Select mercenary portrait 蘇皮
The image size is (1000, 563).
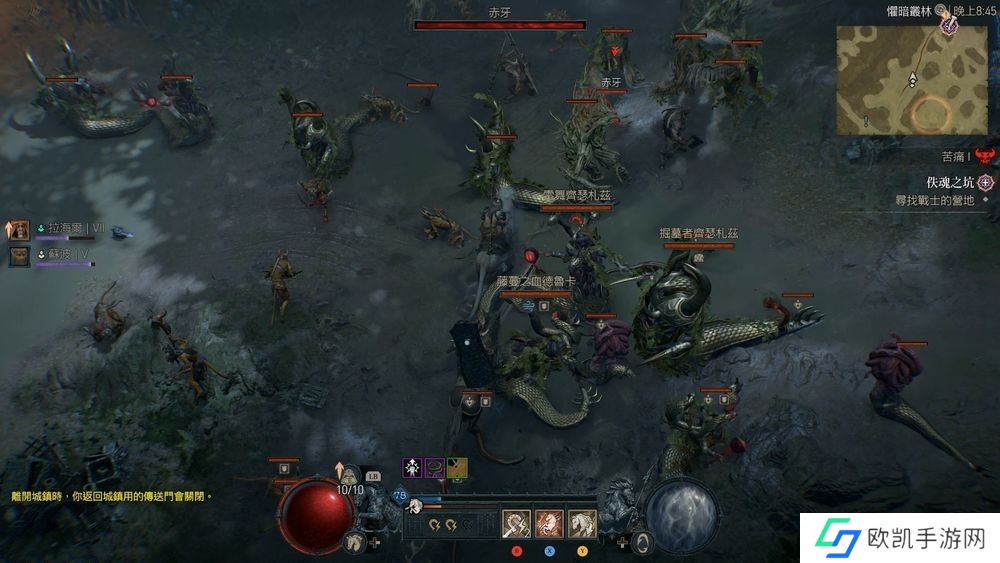click(x=19, y=257)
